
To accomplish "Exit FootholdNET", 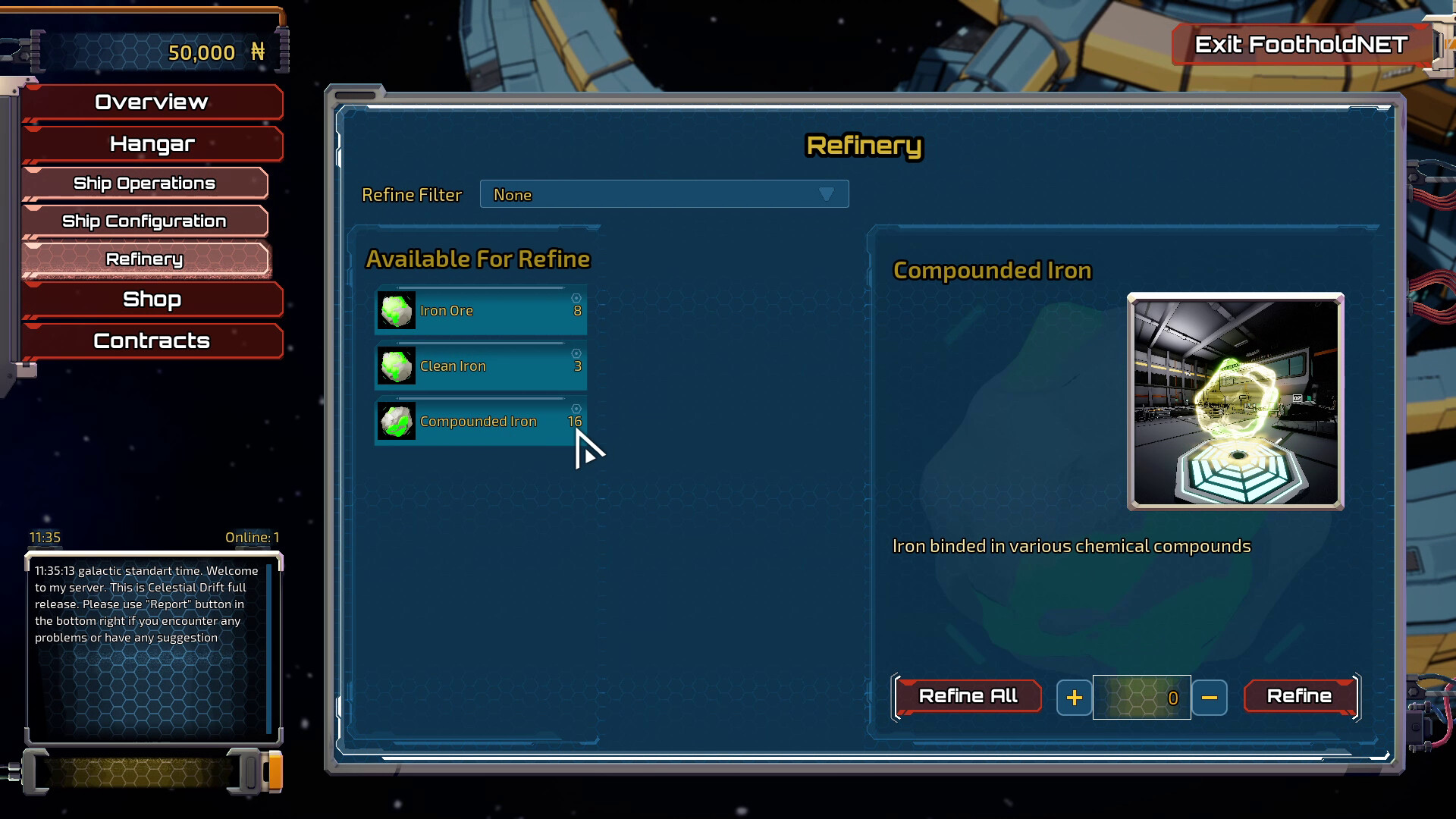I will pos(1301,45).
